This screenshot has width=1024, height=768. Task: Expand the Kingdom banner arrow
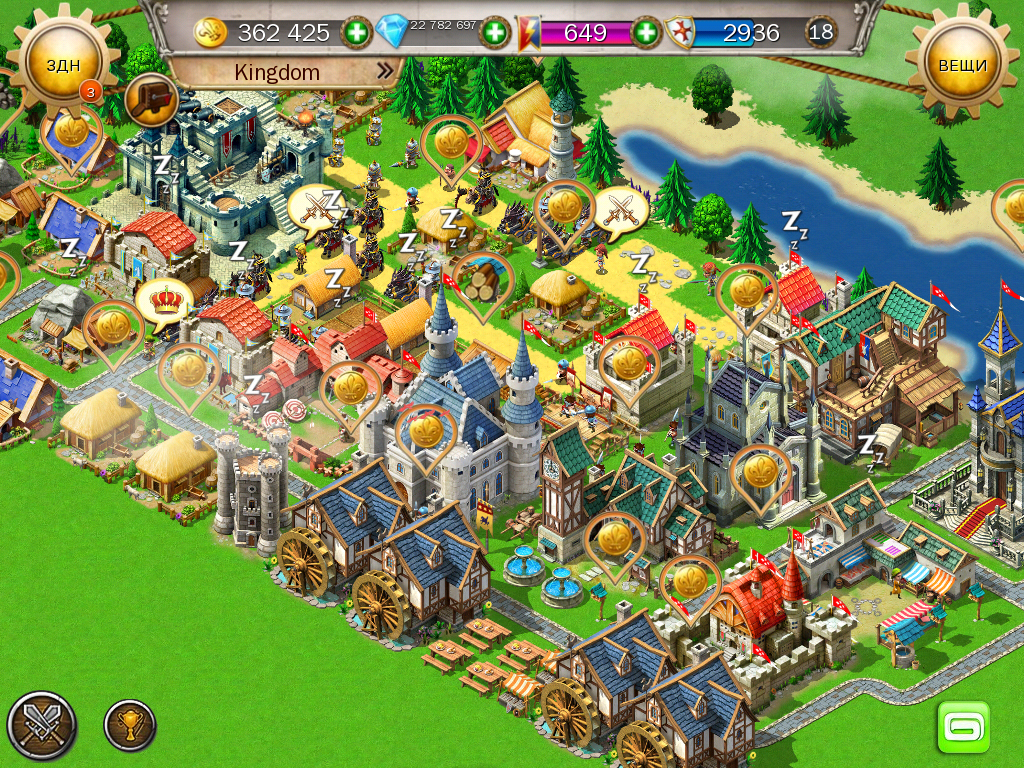[x=385, y=72]
